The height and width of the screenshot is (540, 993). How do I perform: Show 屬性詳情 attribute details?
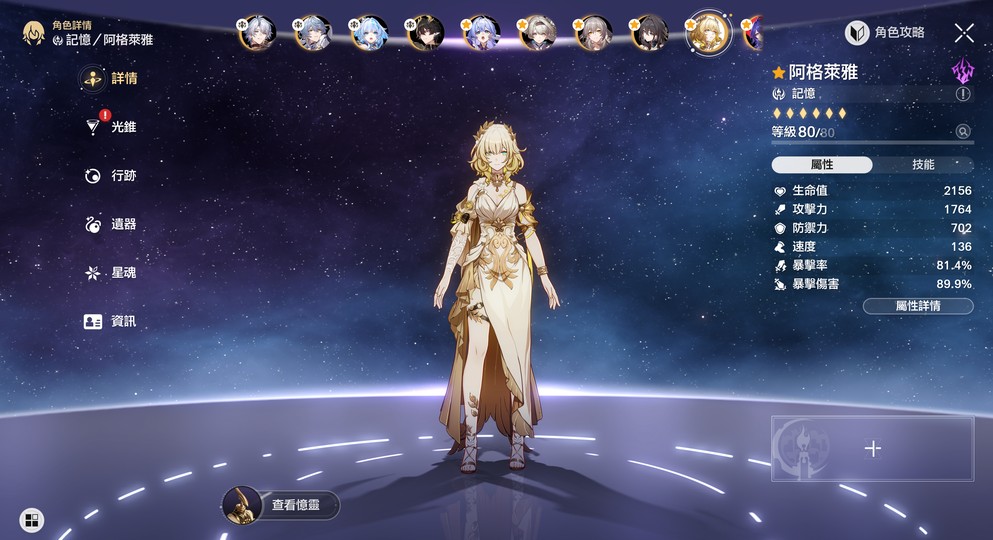click(x=917, y=306)
